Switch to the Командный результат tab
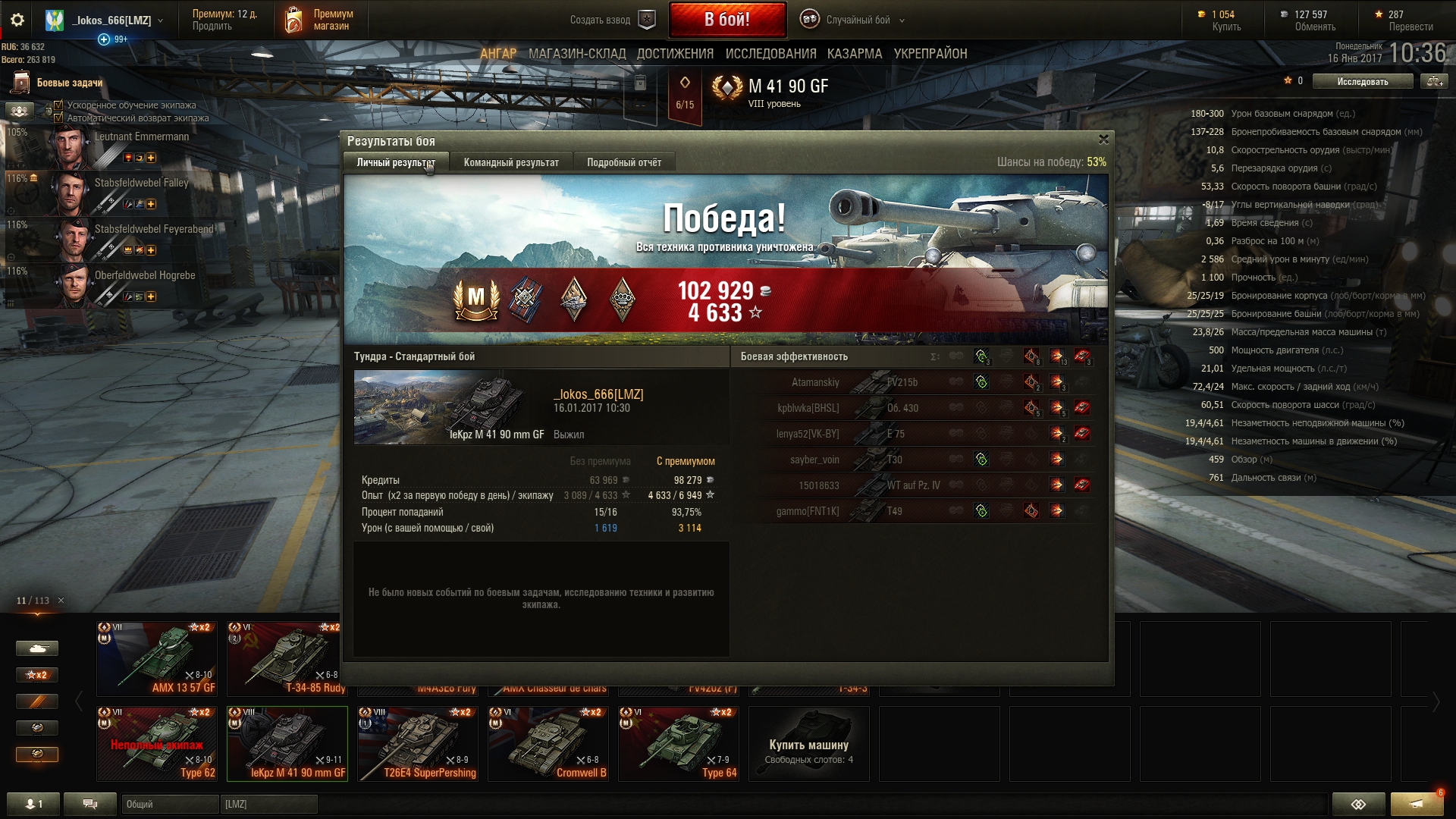The height and width of the screenshot is (819, 1456). coord(511,162)
